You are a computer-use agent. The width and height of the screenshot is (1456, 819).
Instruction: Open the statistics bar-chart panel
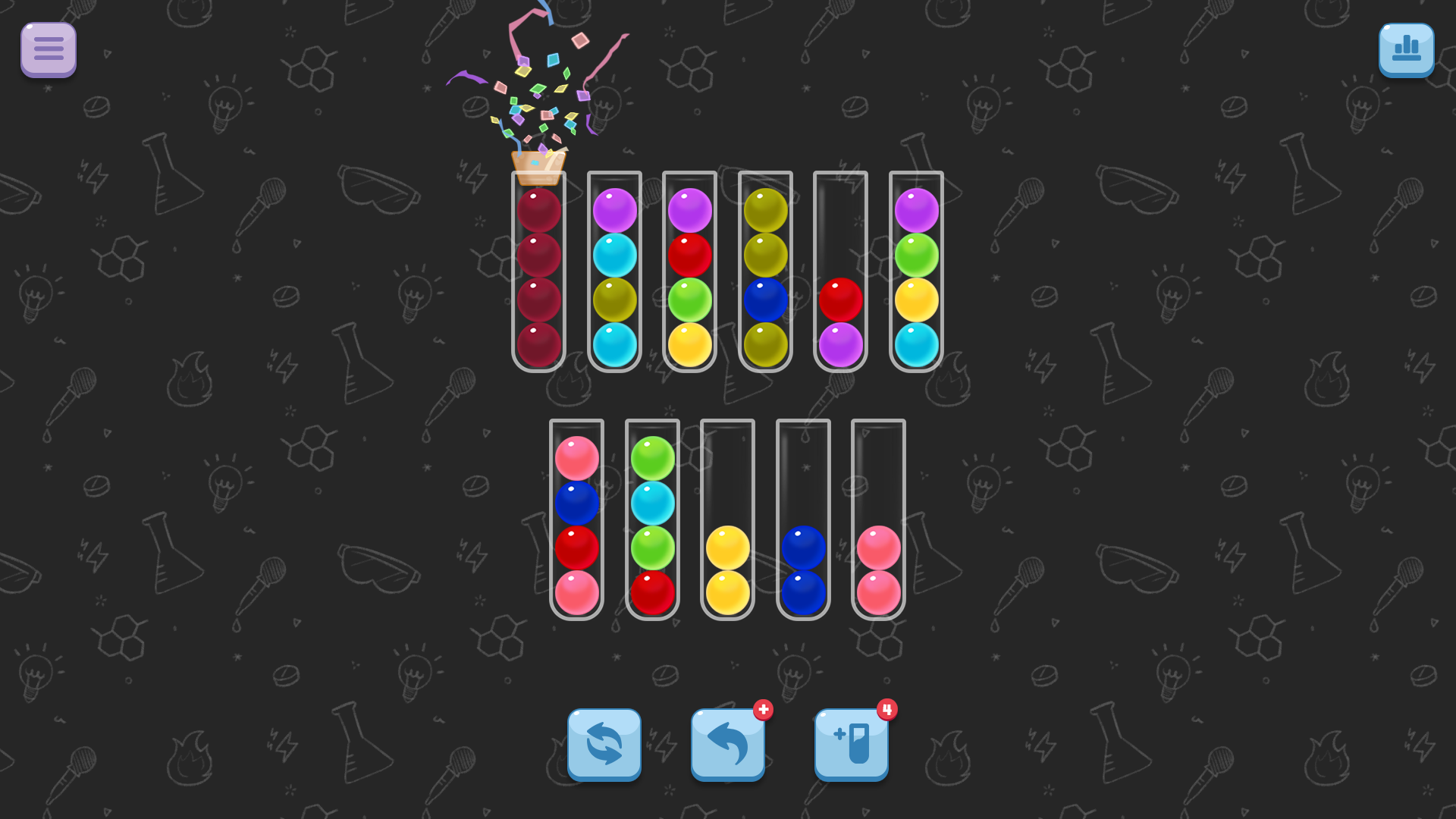tap(1406, 49)
